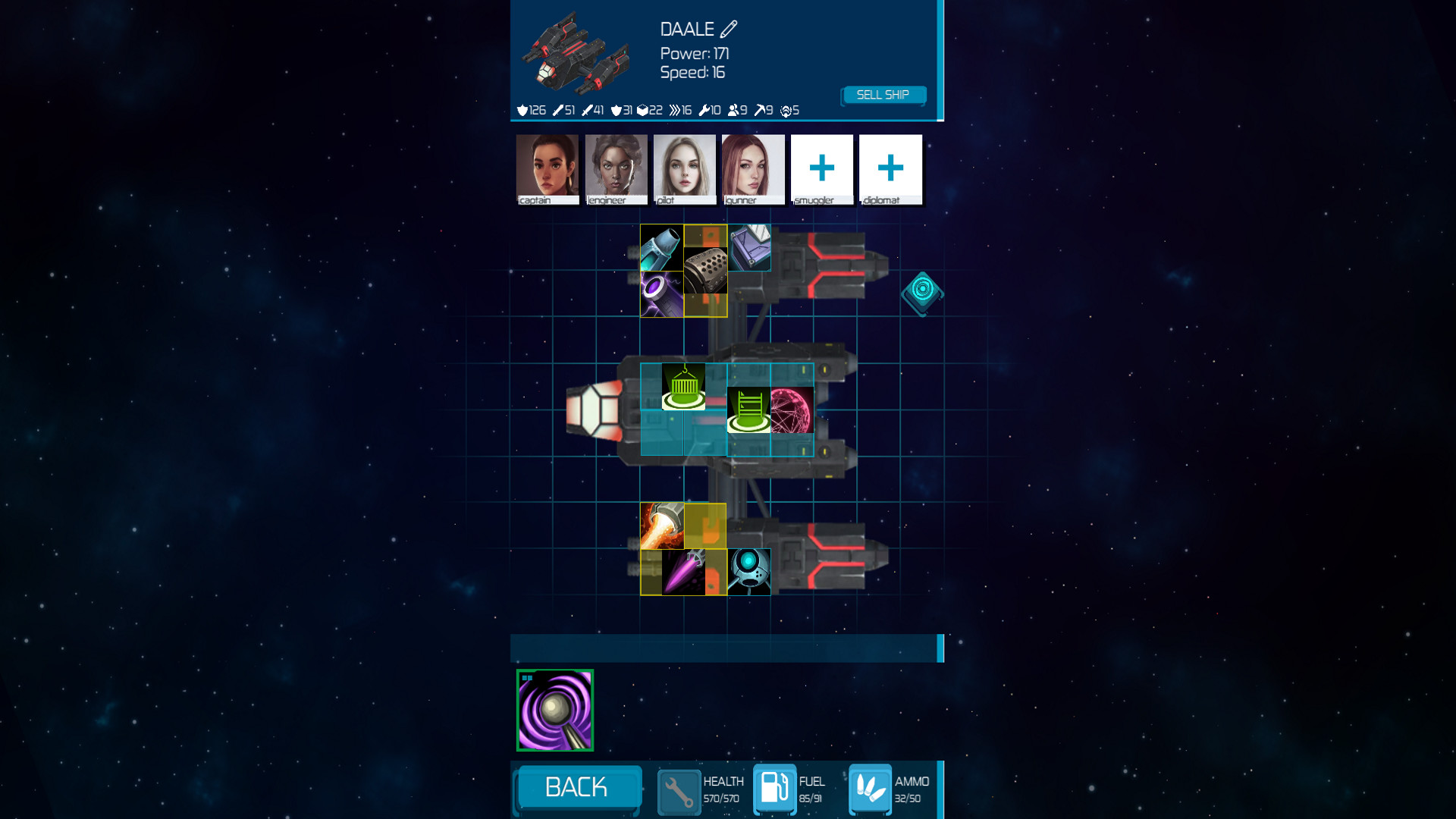Select the engineer crew member
This screenshot has height=819, width=1456.
pyautogui.click(x=615, y=168)
